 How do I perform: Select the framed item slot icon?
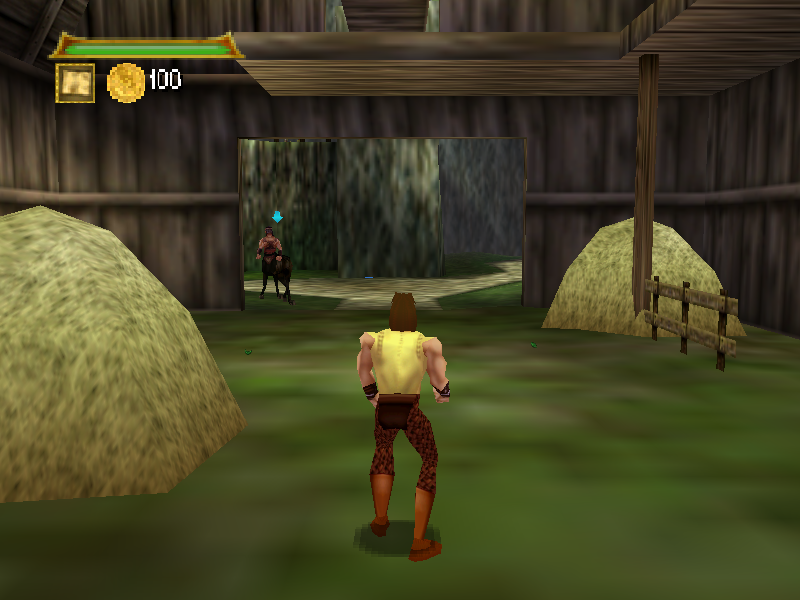75,83
